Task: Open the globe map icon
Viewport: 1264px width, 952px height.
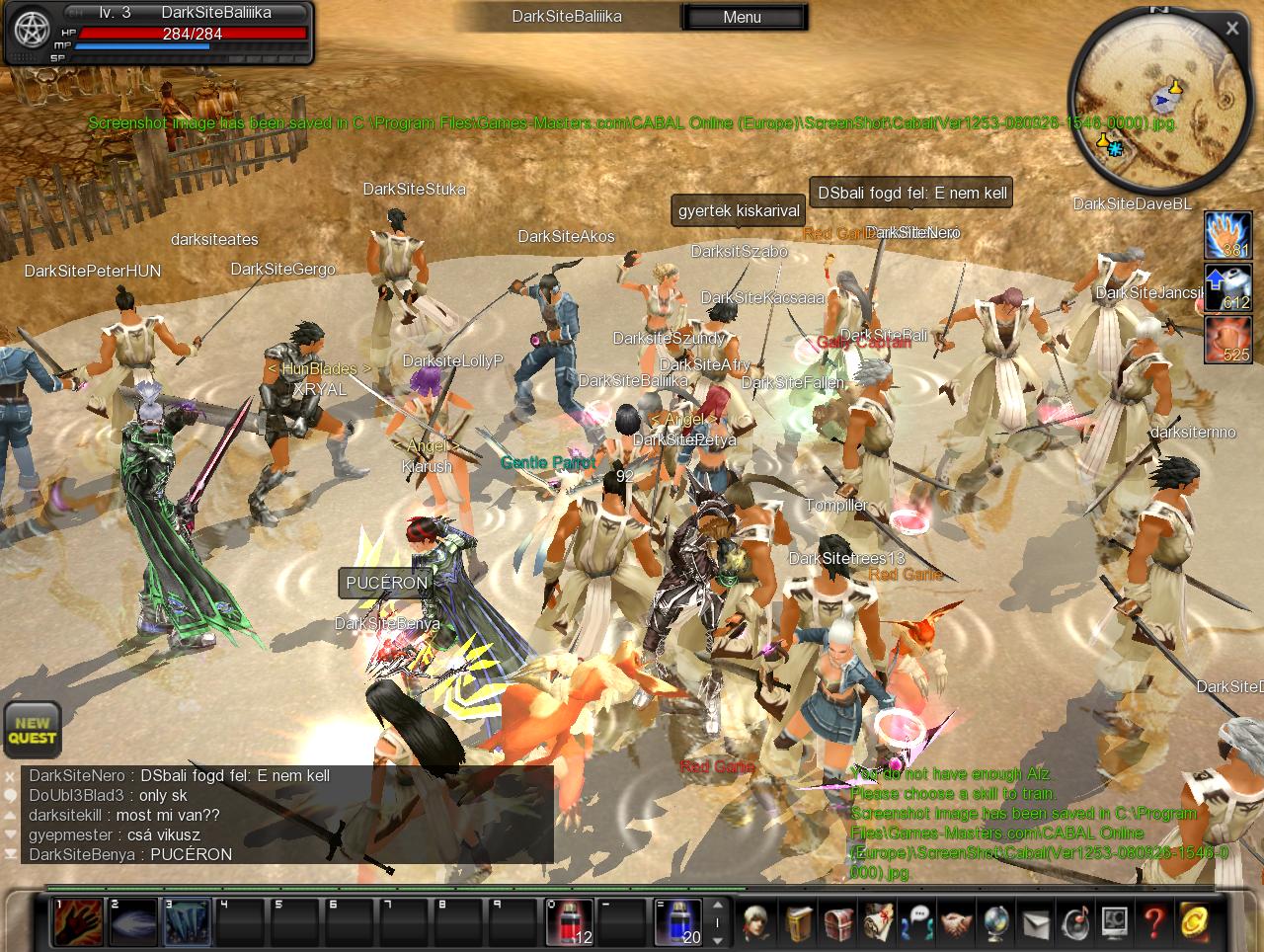Action: coord(995,922)
